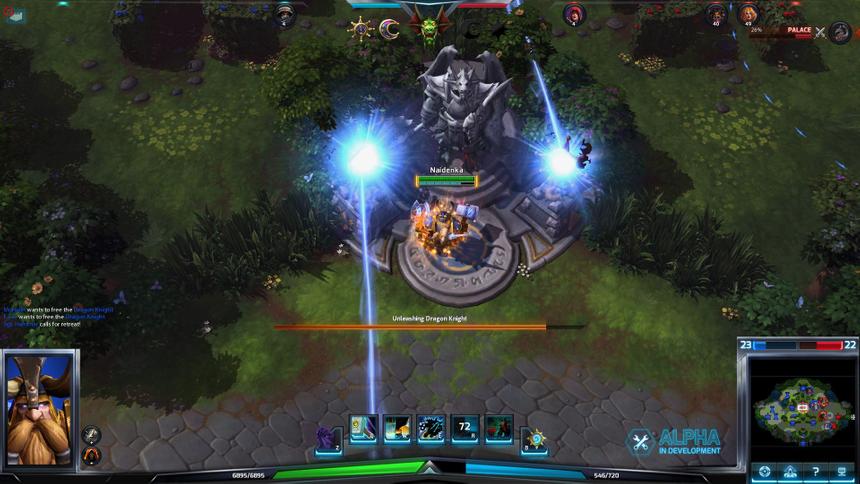Click the Palace structure indicator

(x=798, y=30)
